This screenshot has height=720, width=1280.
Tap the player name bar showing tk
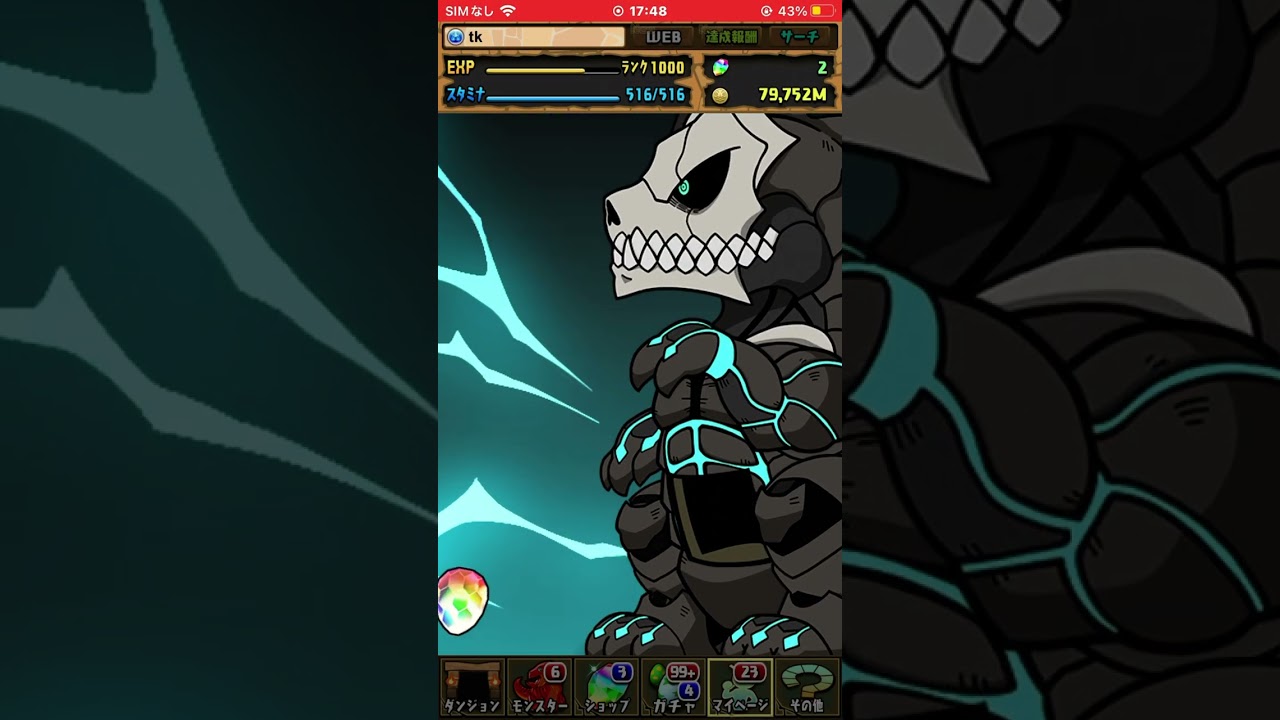tap(534, 37)
